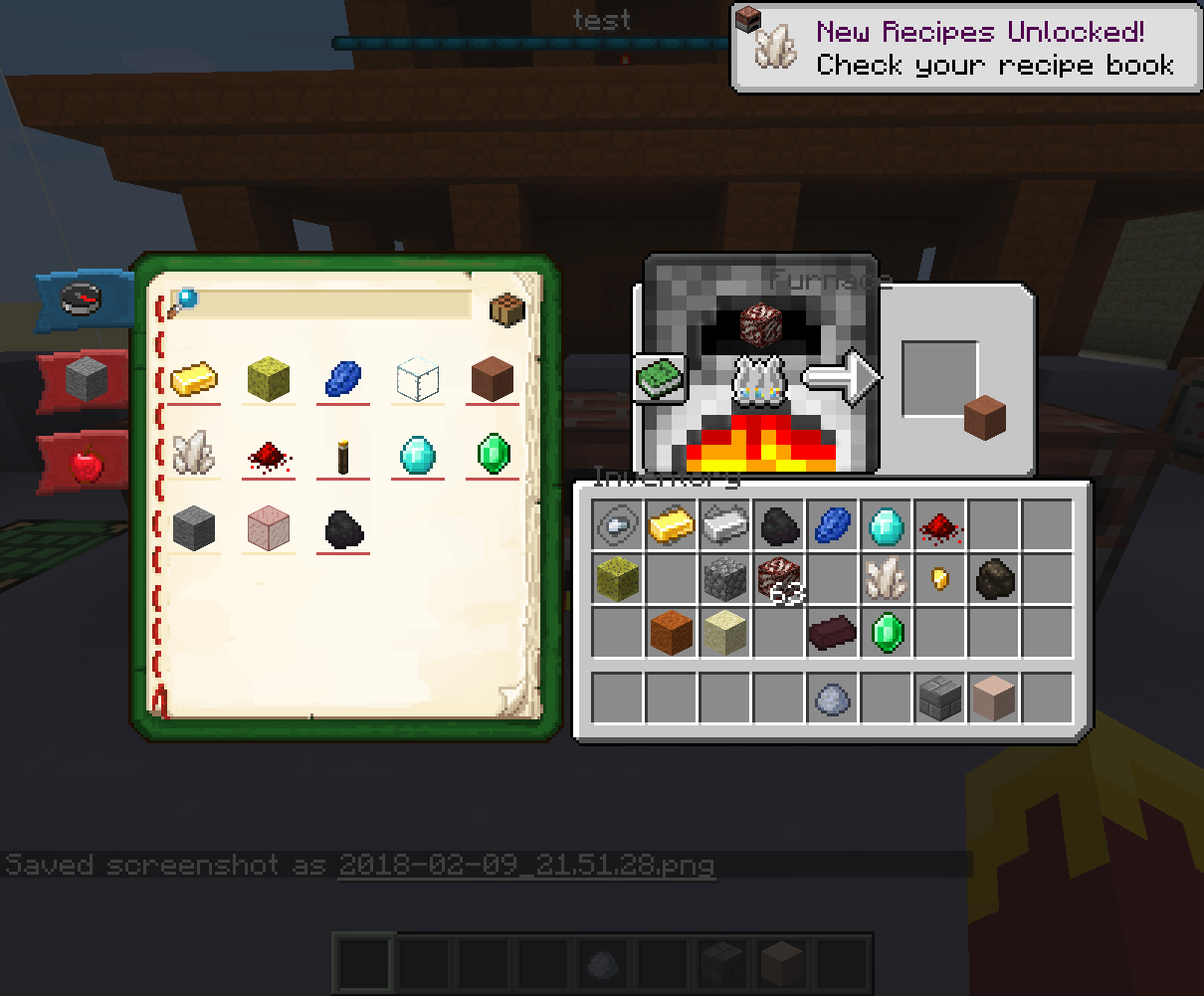Viewport: 1204px width, 996px height.
Task: Click the furnace output slot
Action: [x=940, y=379]
